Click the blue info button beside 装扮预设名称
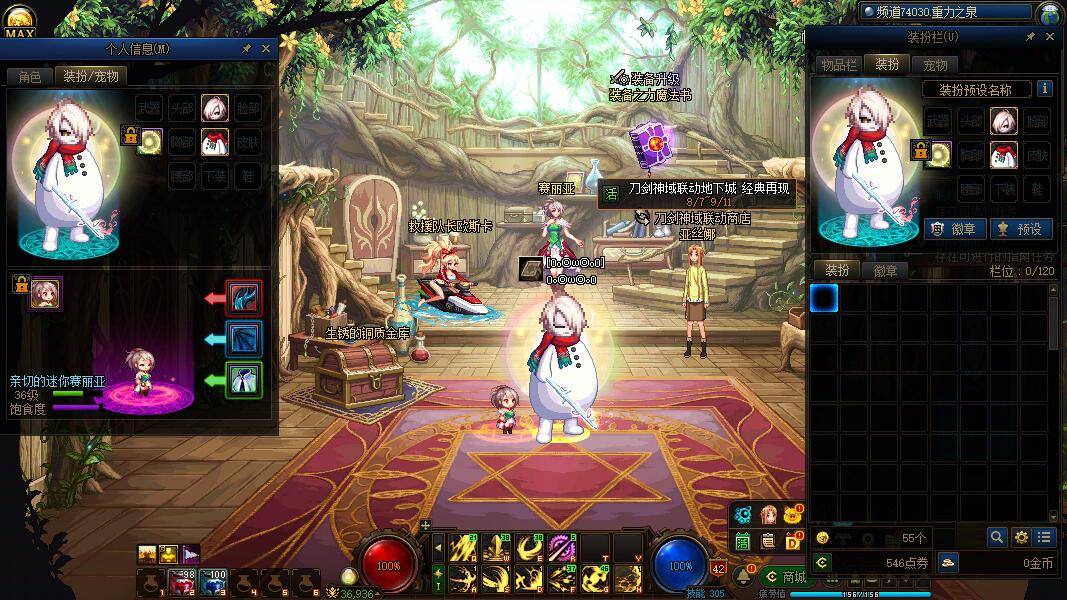Viewport: 1067px width, 600px height. pos(1044,89)
